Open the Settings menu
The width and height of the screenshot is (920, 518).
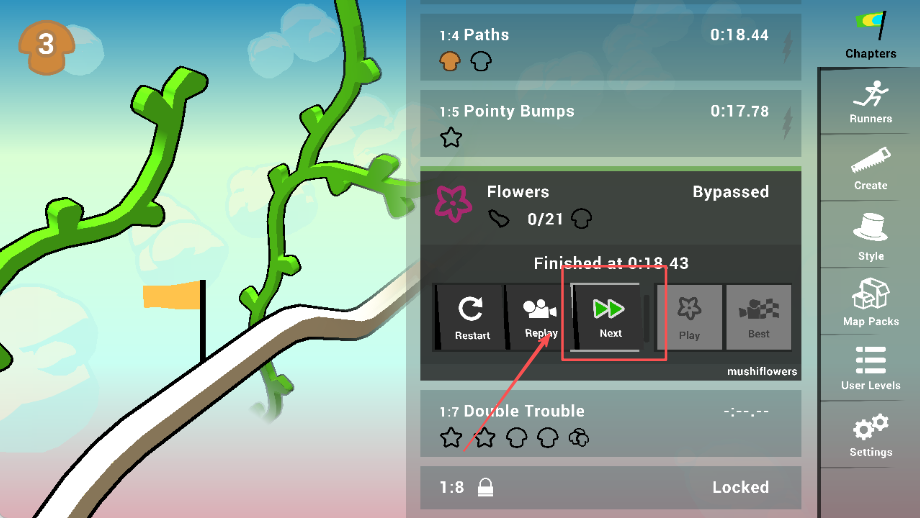870,435
